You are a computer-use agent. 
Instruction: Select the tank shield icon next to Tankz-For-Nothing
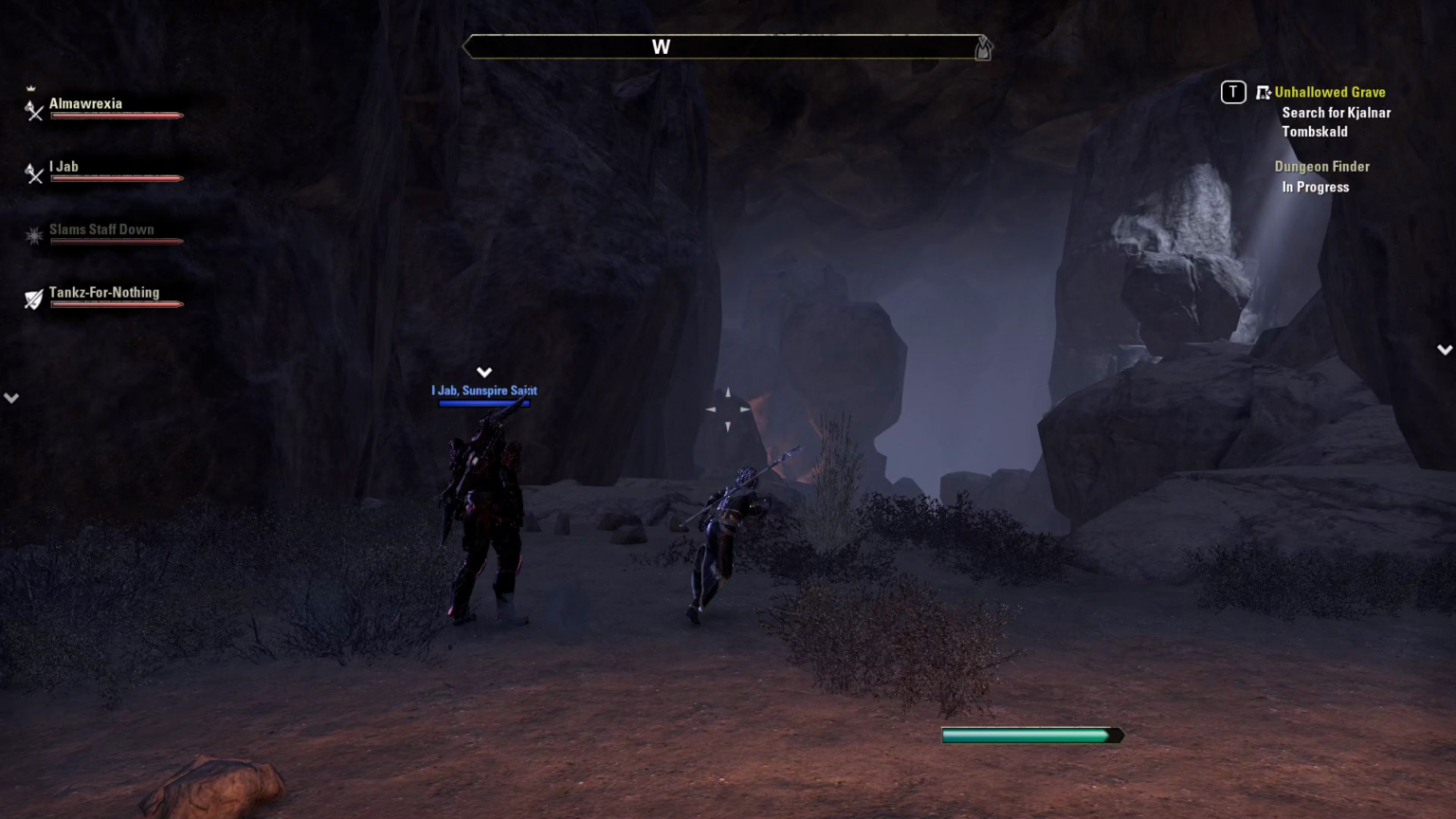(34, 300)
